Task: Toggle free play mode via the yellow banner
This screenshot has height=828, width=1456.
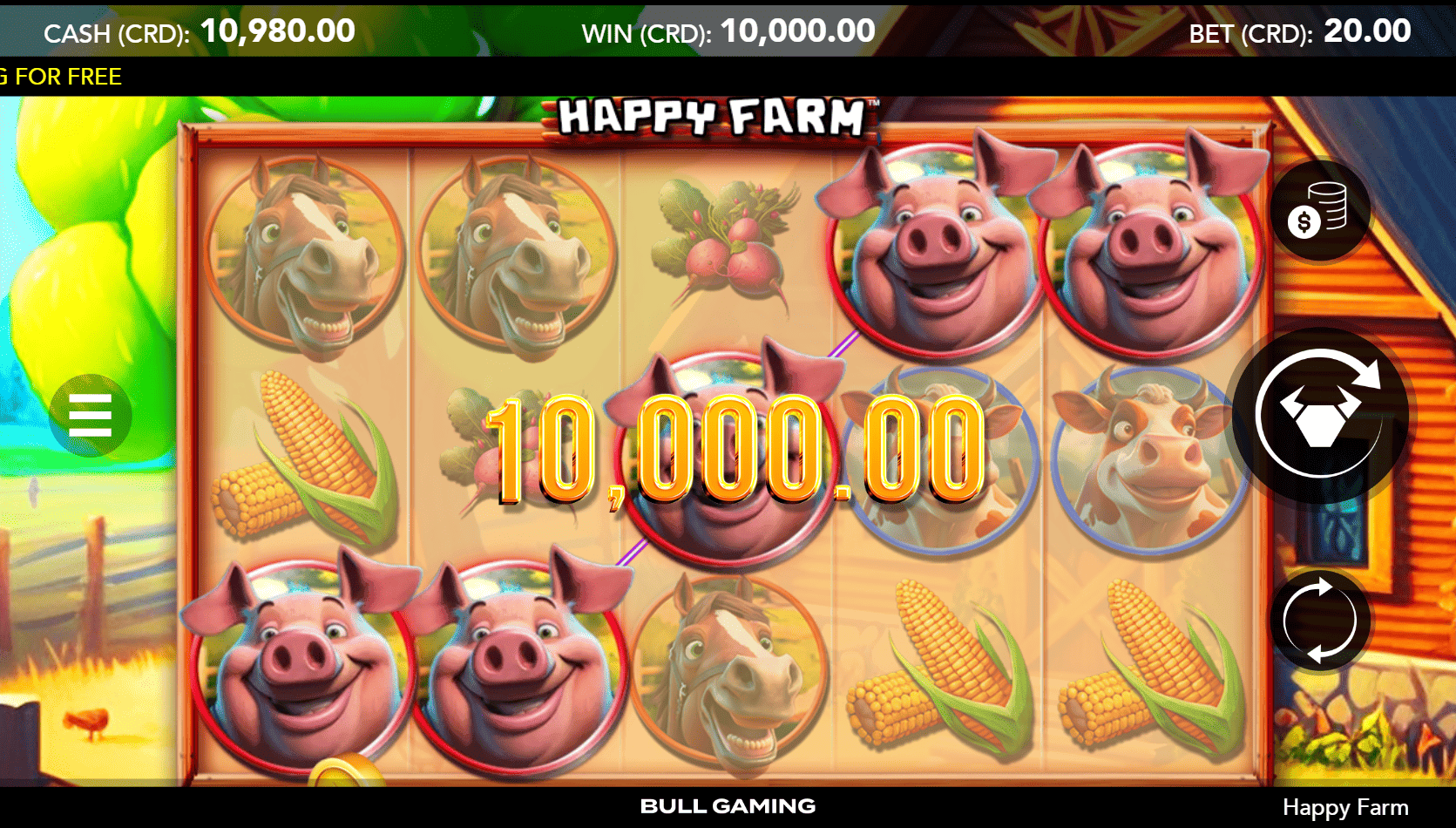Action: (61, 77)
